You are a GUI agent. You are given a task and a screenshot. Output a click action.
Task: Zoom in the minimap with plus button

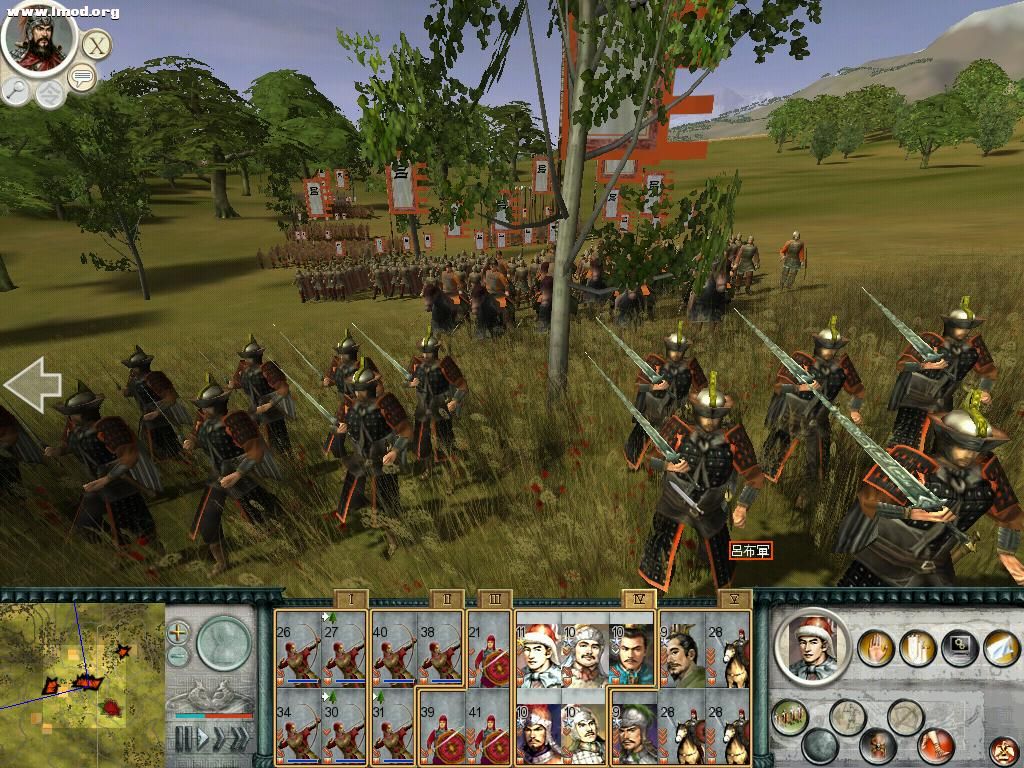pyautogui.click(x=178, y=632)
